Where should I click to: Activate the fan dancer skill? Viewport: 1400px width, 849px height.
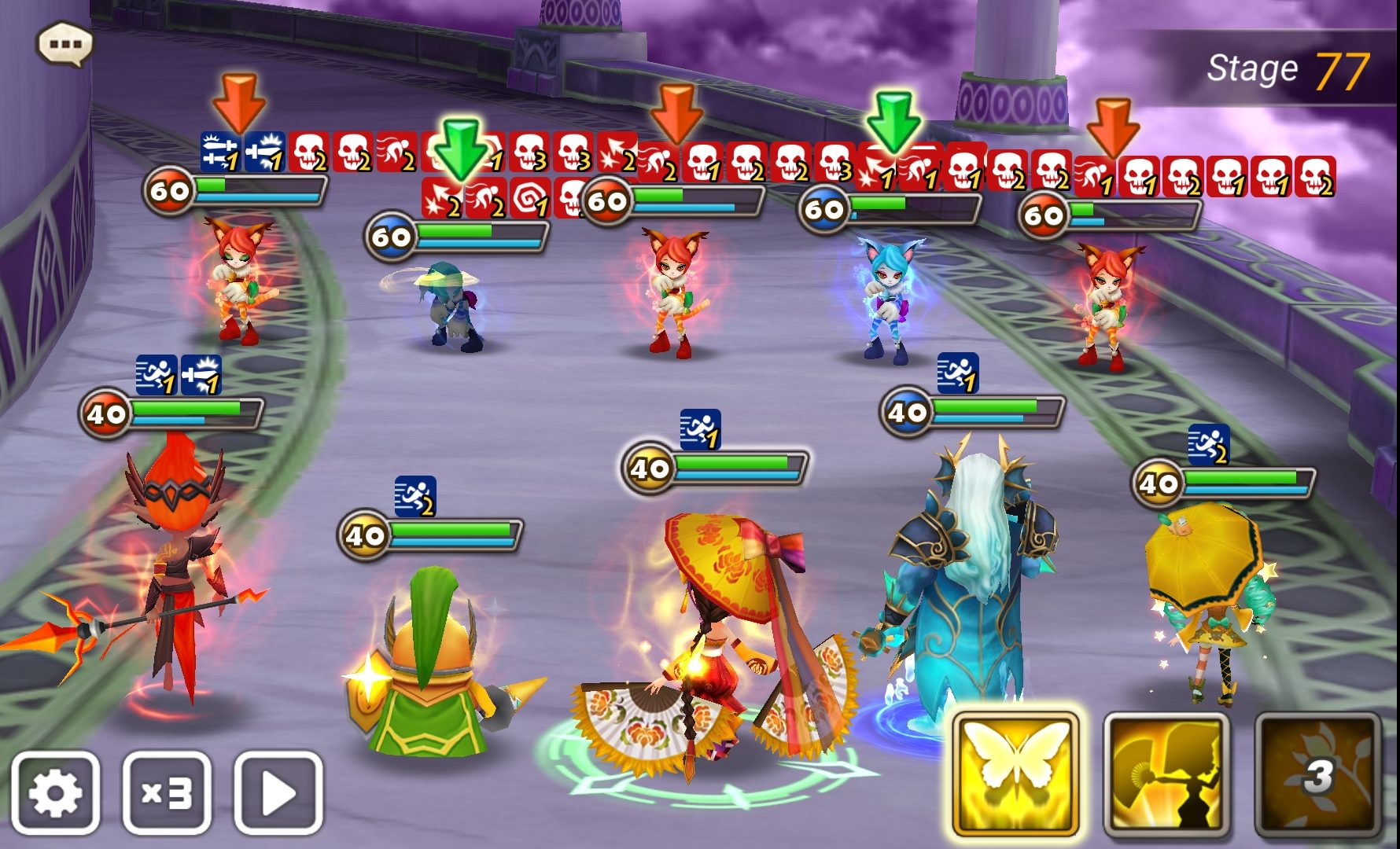[1166, 774]
